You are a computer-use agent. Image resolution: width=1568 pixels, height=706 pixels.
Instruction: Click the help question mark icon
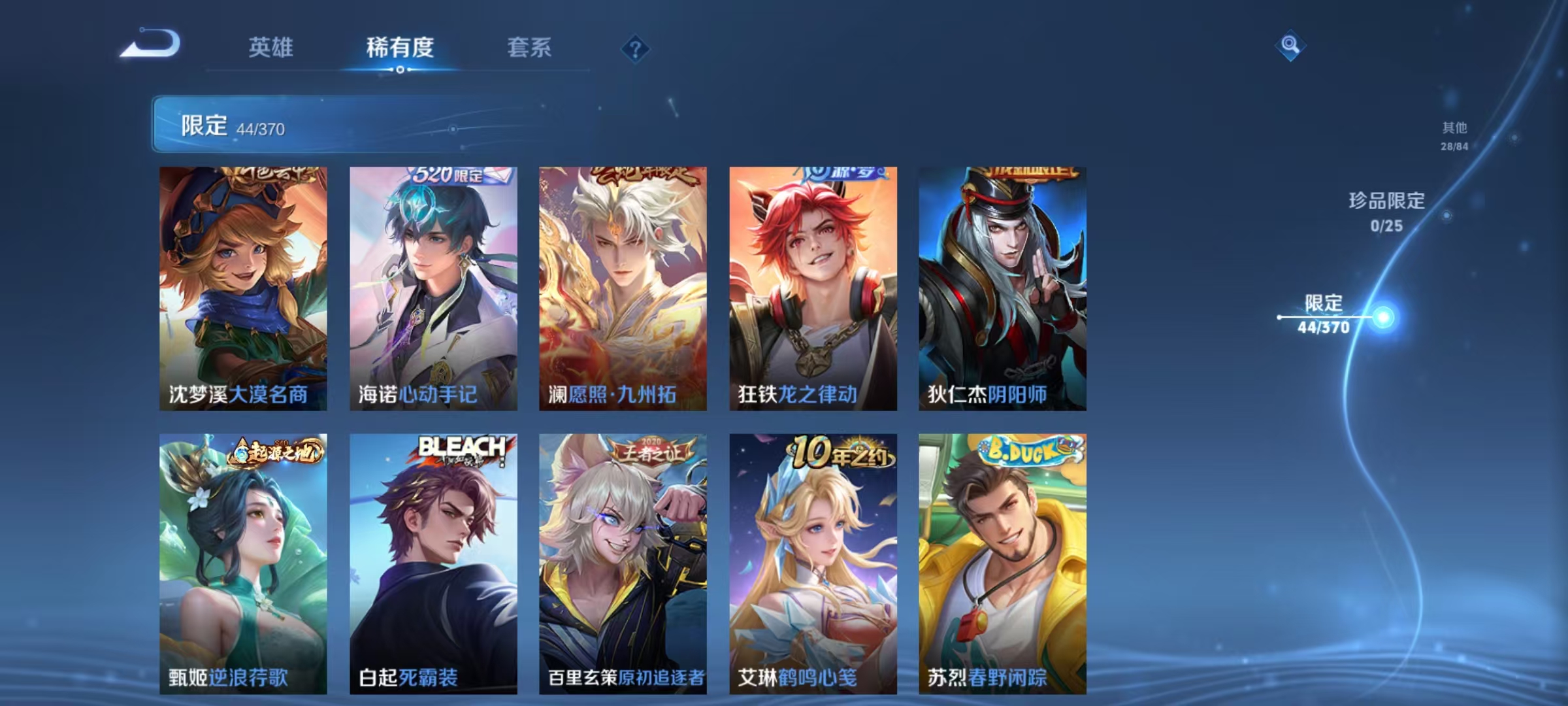click(x=635, y=49)
